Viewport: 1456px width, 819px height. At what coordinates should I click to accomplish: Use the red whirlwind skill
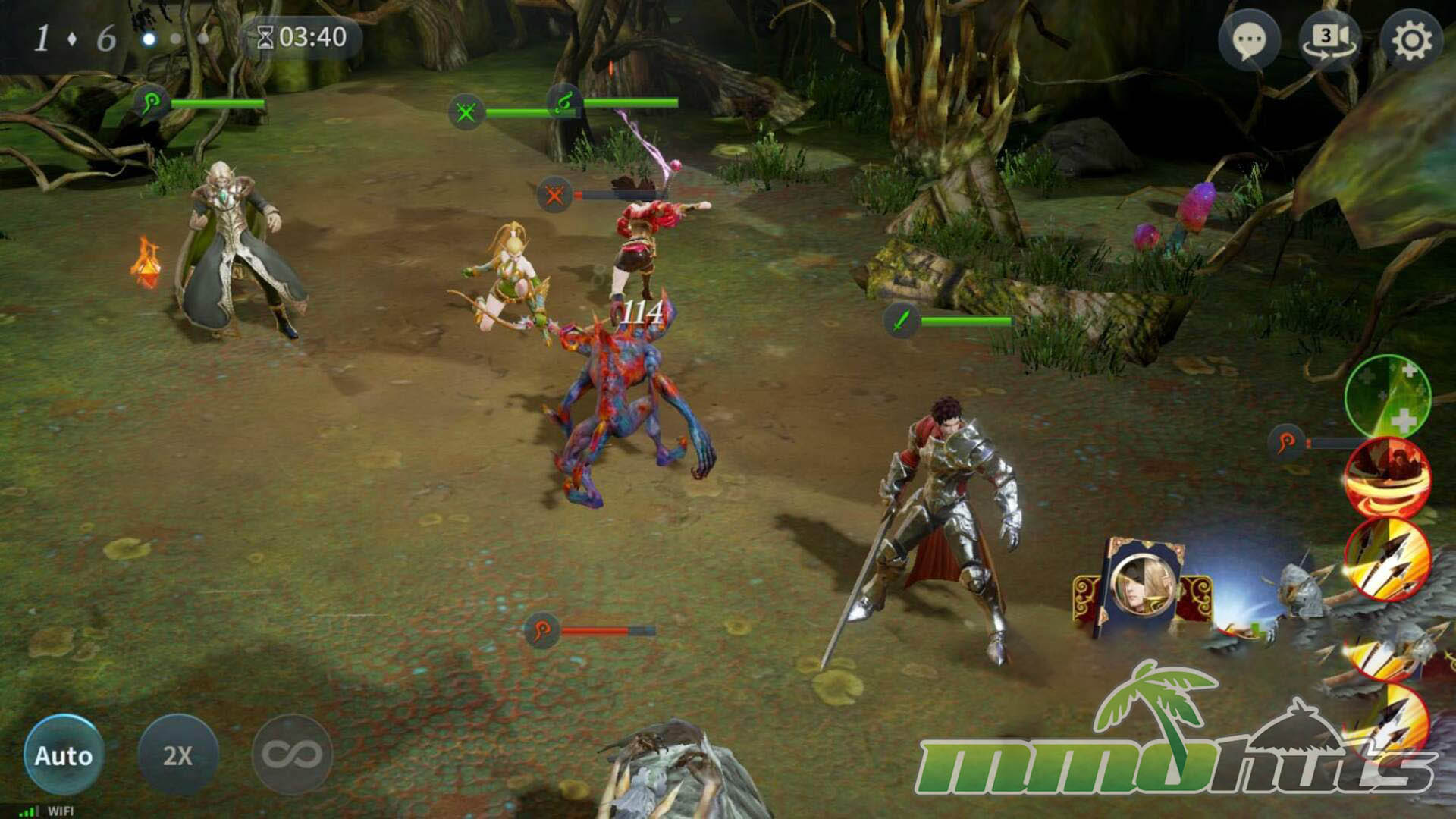pos(1388,478)
